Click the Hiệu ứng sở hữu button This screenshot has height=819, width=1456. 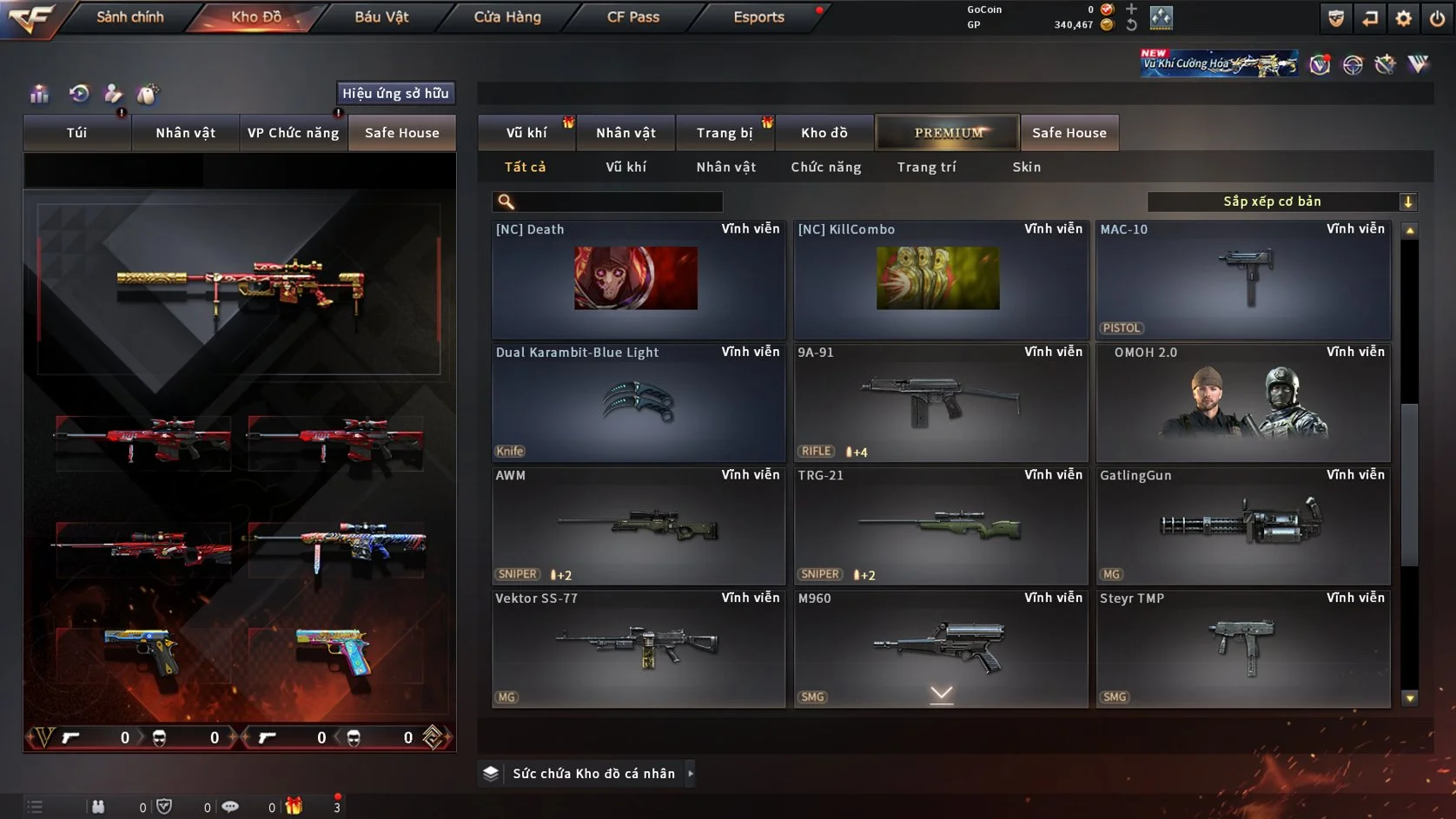[x=395, y=93]
